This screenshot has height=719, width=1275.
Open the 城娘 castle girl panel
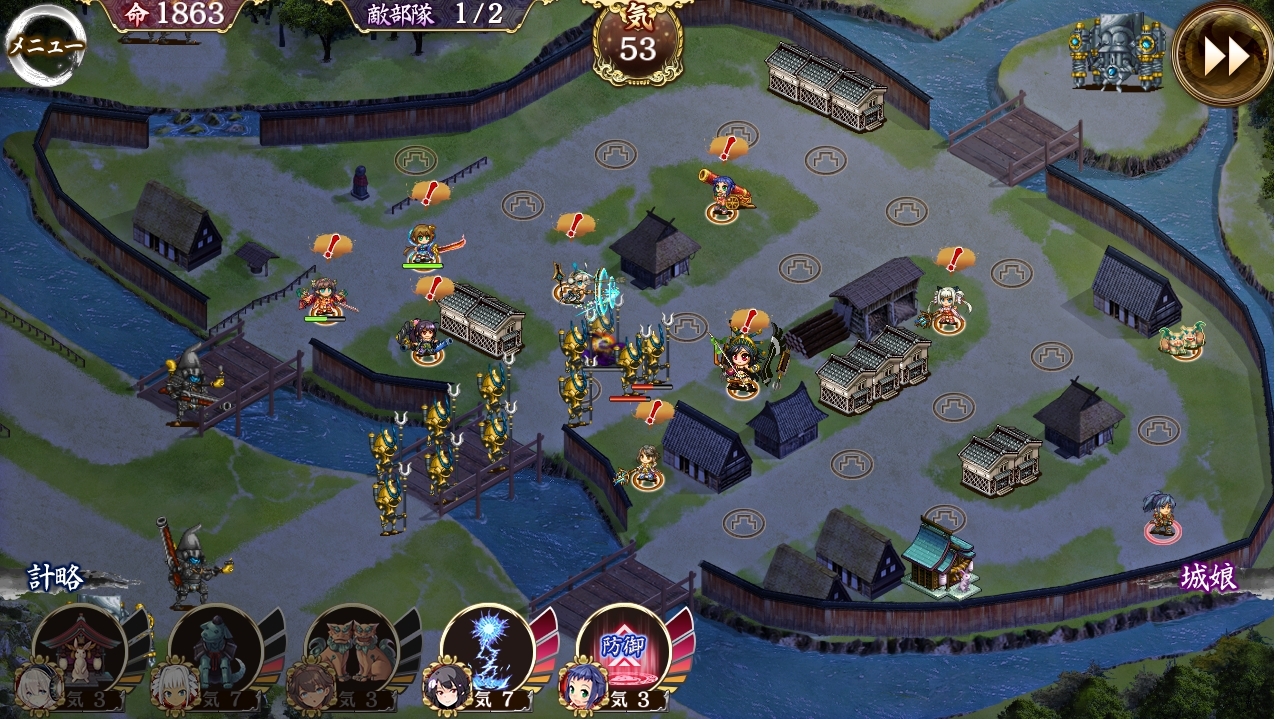coord(1208,578)
